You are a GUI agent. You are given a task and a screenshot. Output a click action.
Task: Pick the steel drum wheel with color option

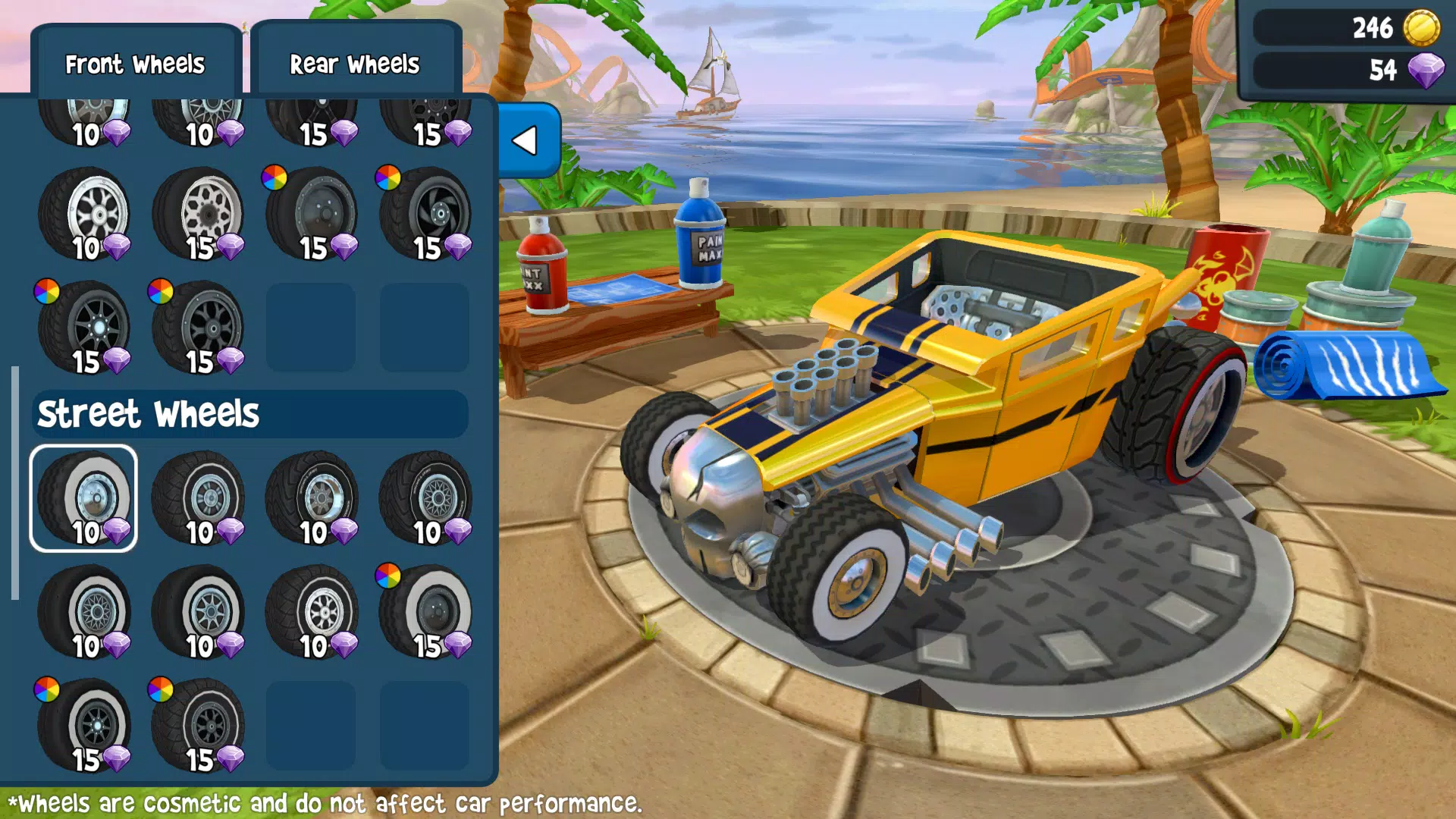coord(311,216)
